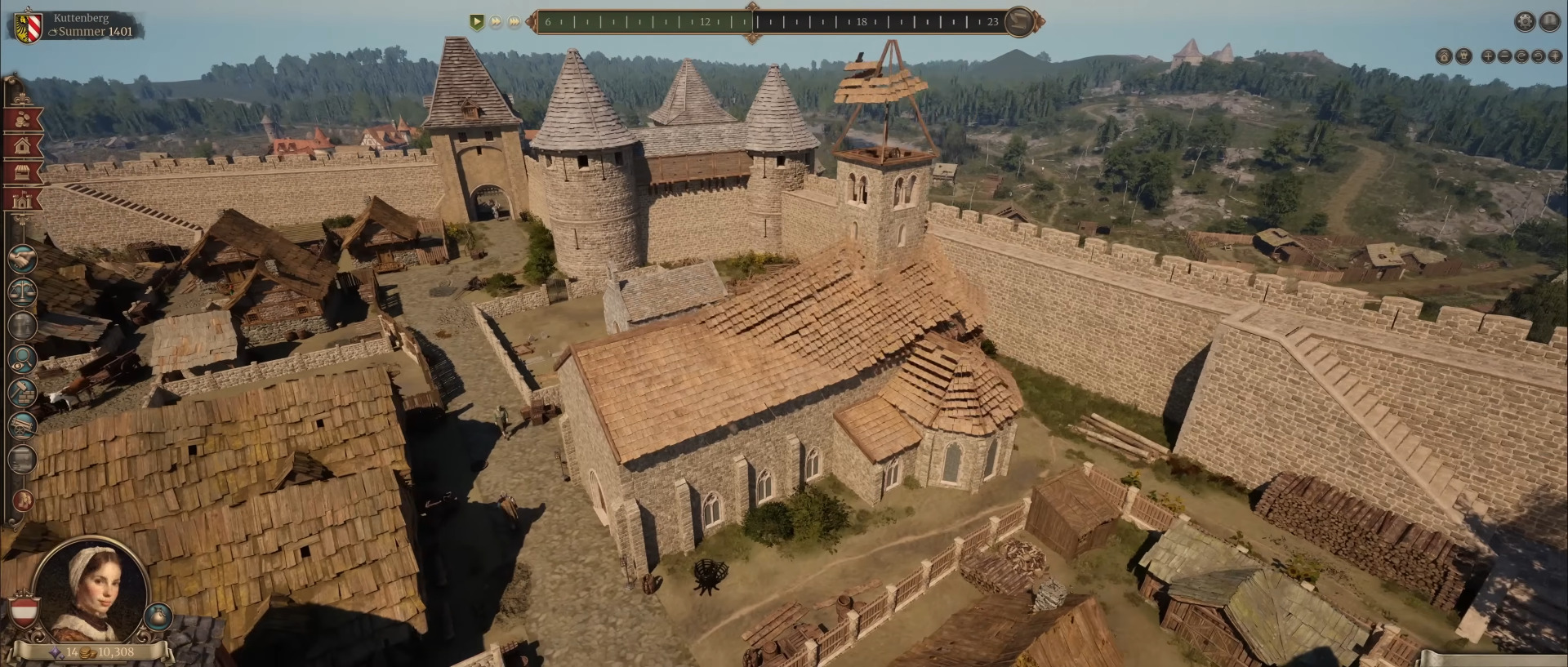This screenshot has width=1568, height=667.
Task: Switch to triple fast-forward speed
Action: click(x=514, y=22)
